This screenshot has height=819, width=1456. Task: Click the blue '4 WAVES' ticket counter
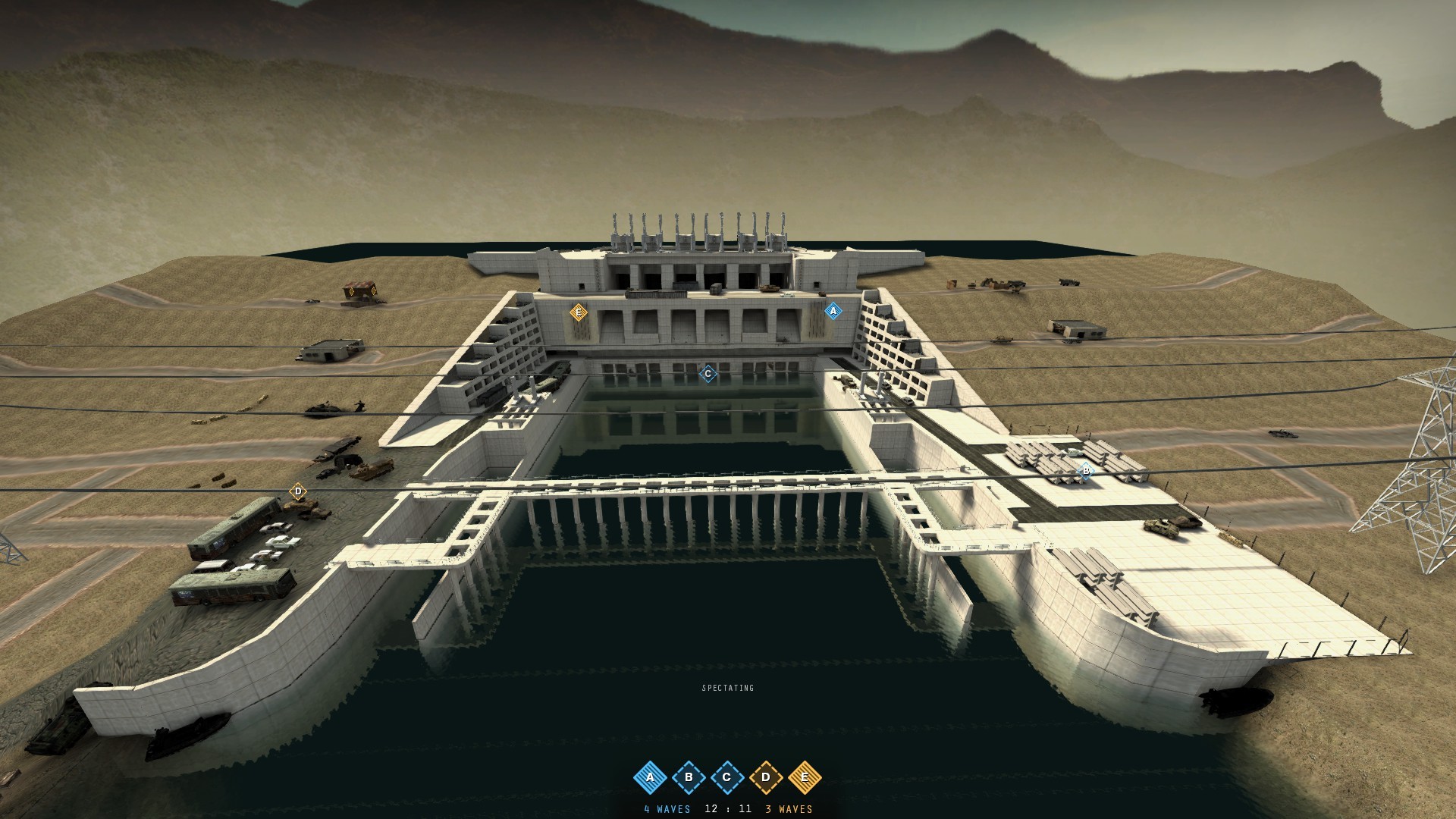click(667, 809)
